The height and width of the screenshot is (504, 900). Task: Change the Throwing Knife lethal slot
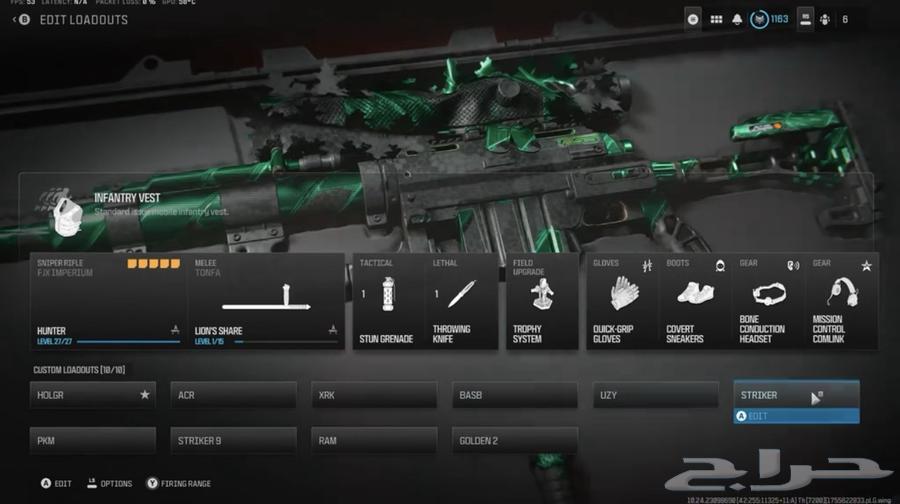click(461, 301)
